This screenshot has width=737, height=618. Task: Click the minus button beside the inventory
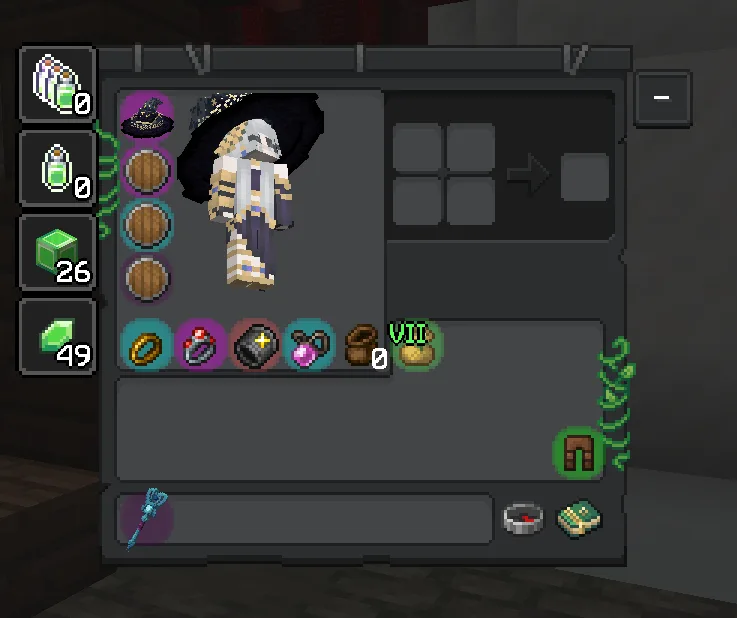pyautogui.click(x=661, y=98)
